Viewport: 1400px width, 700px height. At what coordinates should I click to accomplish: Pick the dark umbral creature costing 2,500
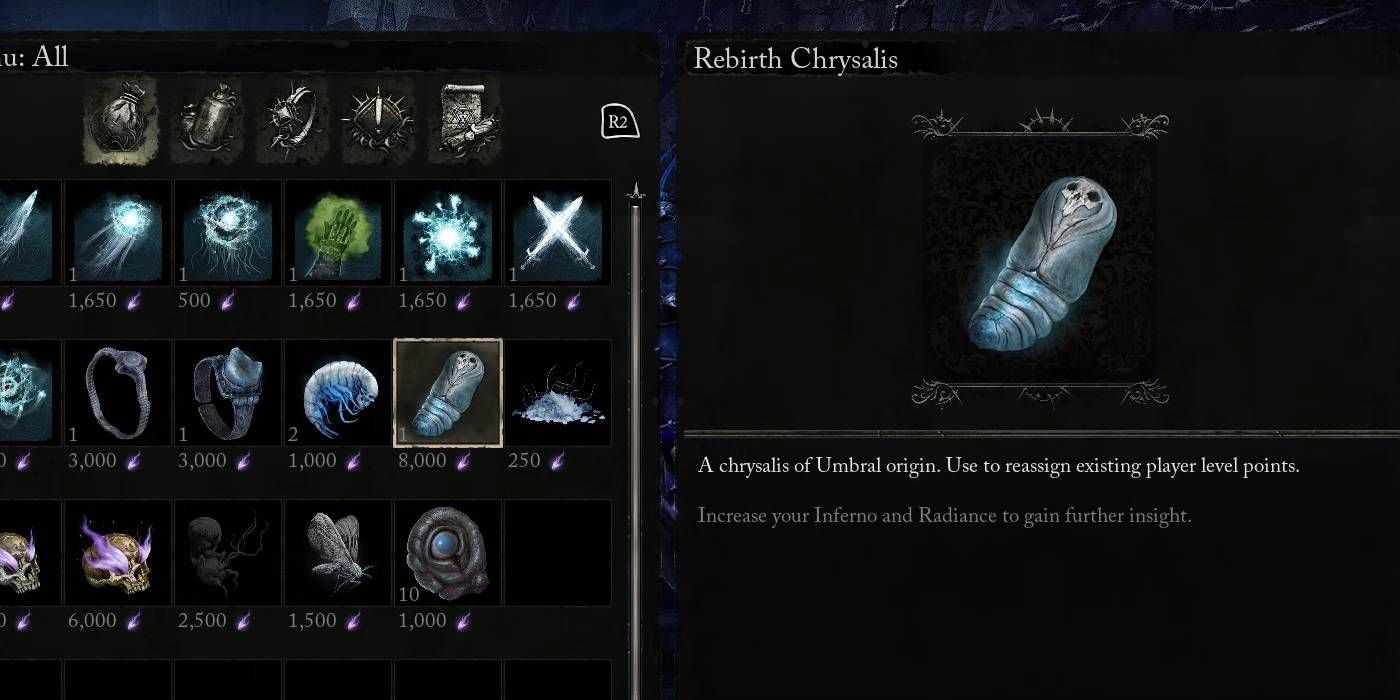(x=228, y=553)
